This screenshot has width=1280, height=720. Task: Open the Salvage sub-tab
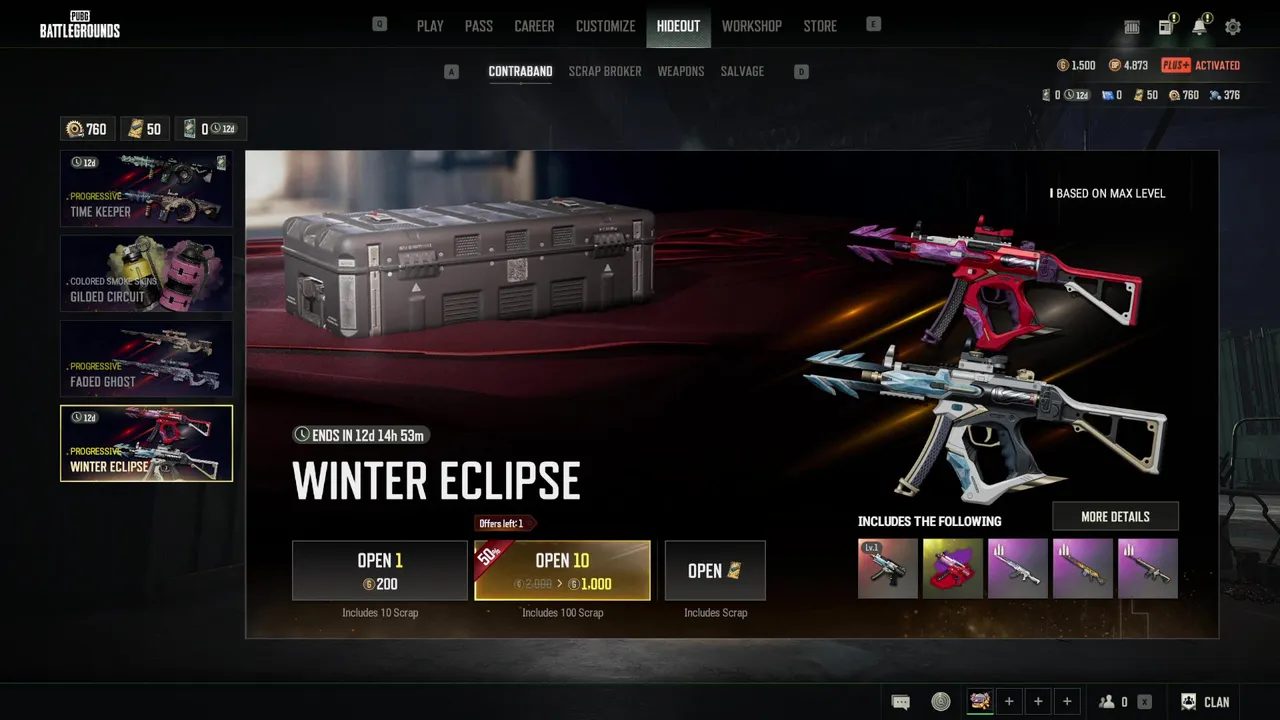coord(742,71)
